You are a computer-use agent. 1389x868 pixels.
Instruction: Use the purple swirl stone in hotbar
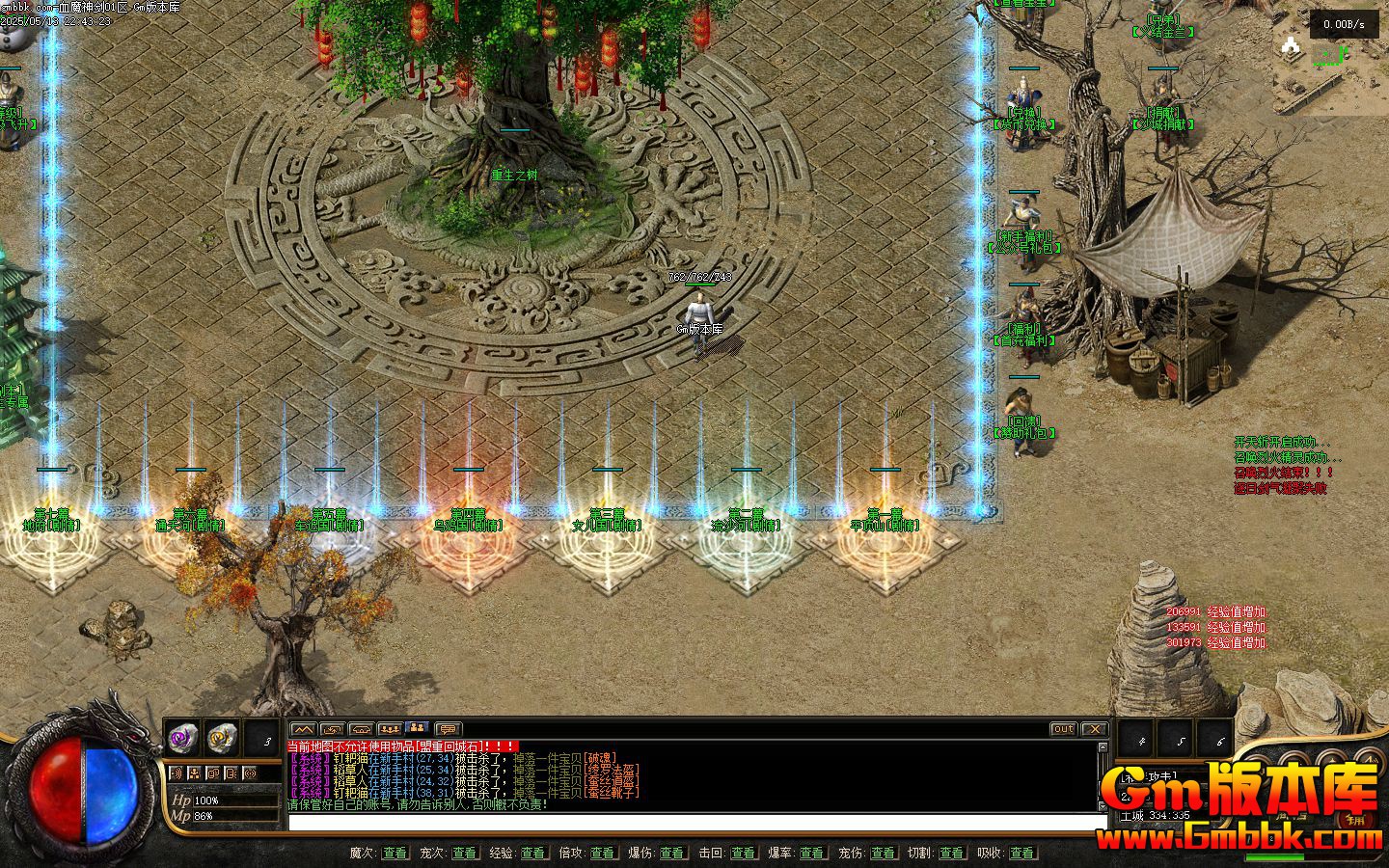(182, 738)
